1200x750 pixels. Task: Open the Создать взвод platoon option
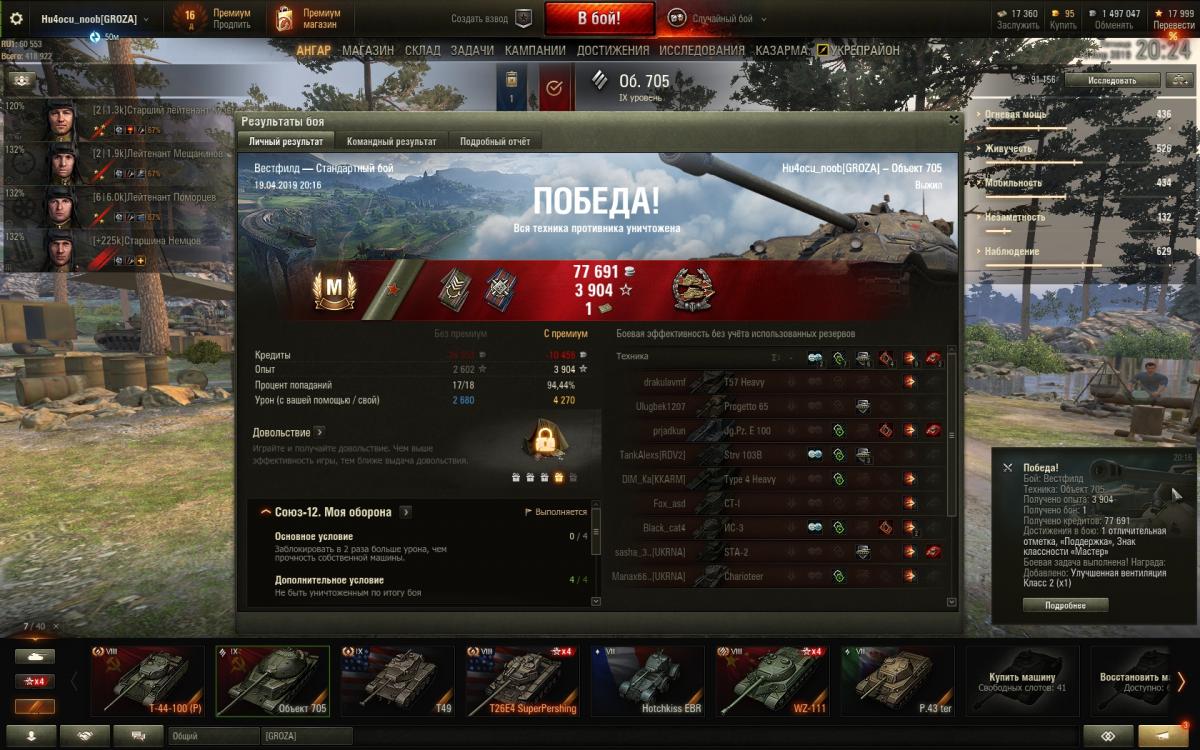pos(492,19)
